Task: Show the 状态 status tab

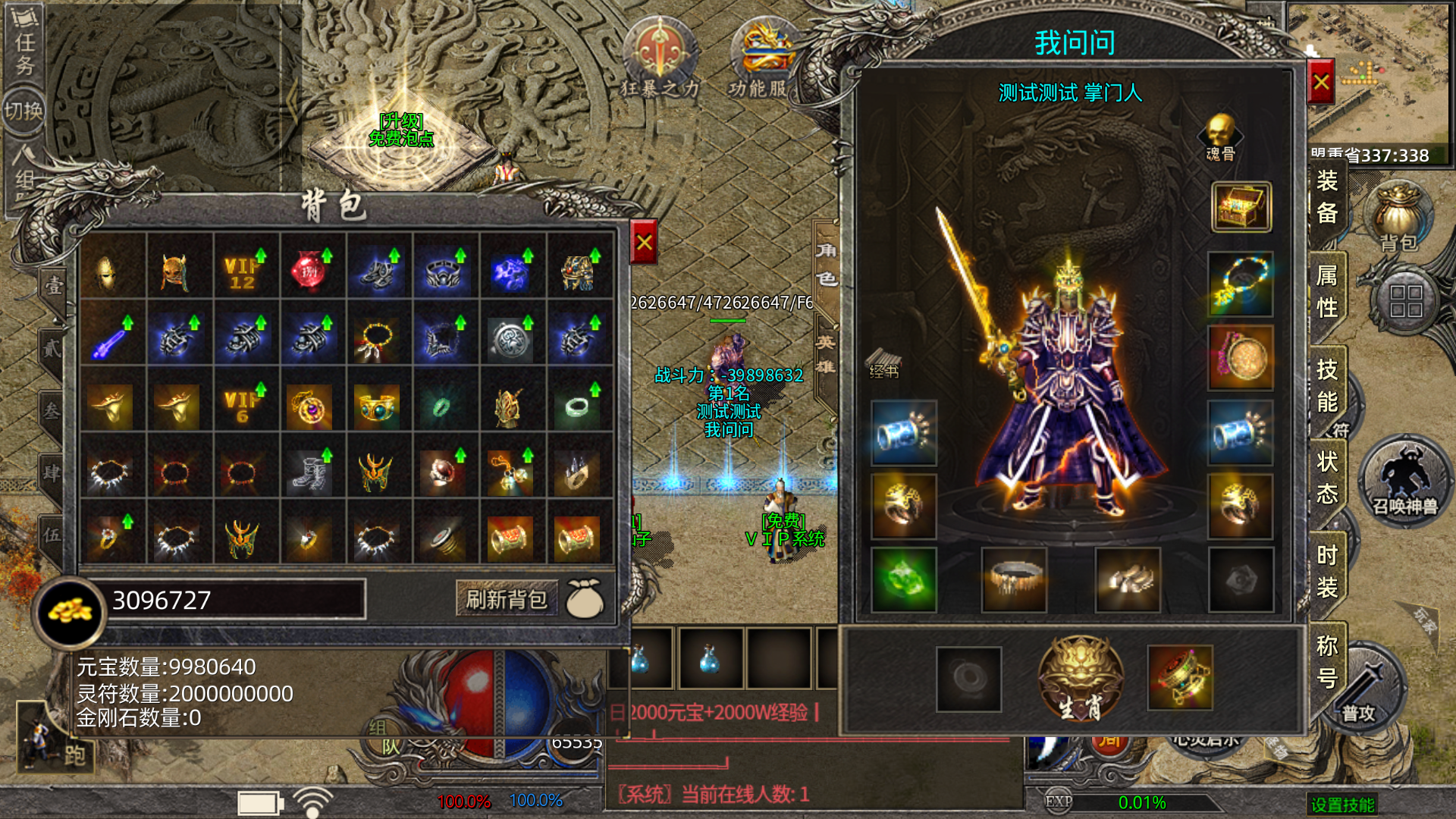Action: 1327,478
